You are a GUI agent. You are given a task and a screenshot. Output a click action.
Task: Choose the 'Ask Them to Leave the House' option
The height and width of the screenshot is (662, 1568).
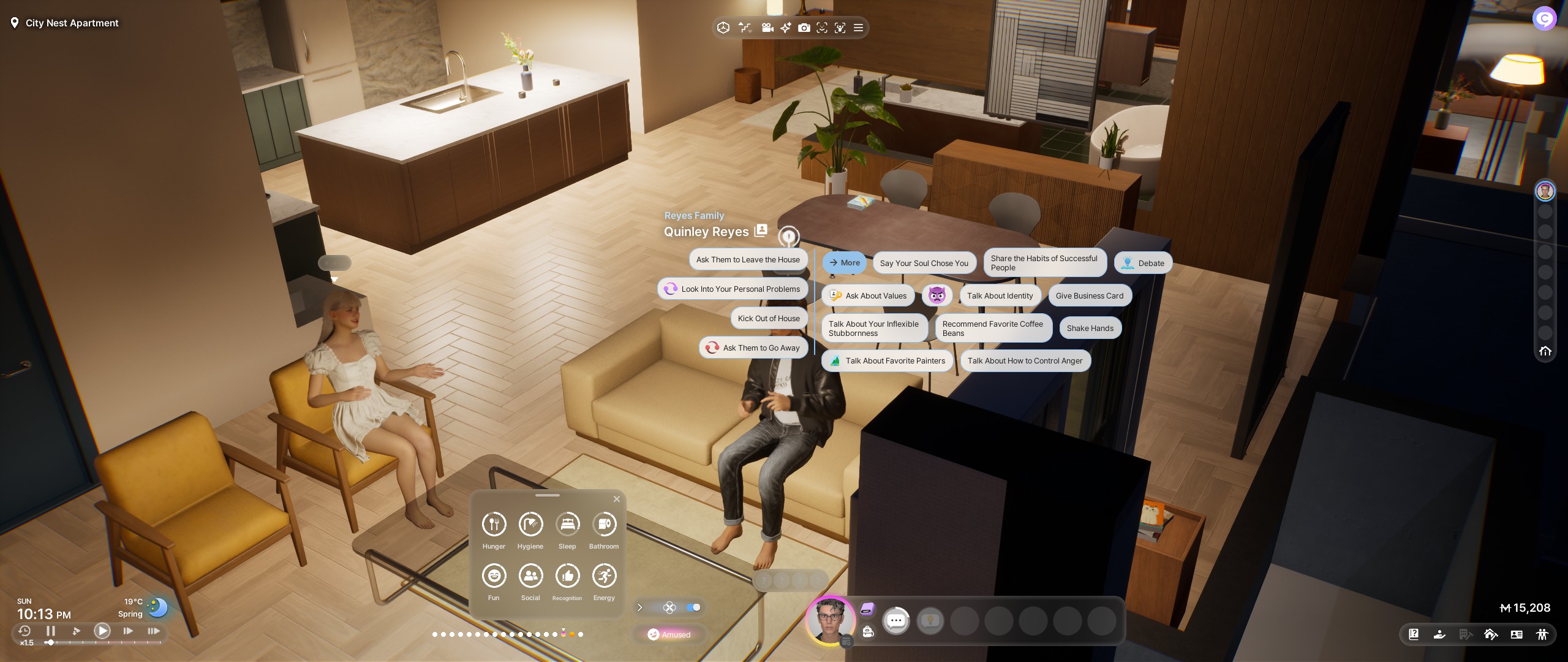coord(748,260)
